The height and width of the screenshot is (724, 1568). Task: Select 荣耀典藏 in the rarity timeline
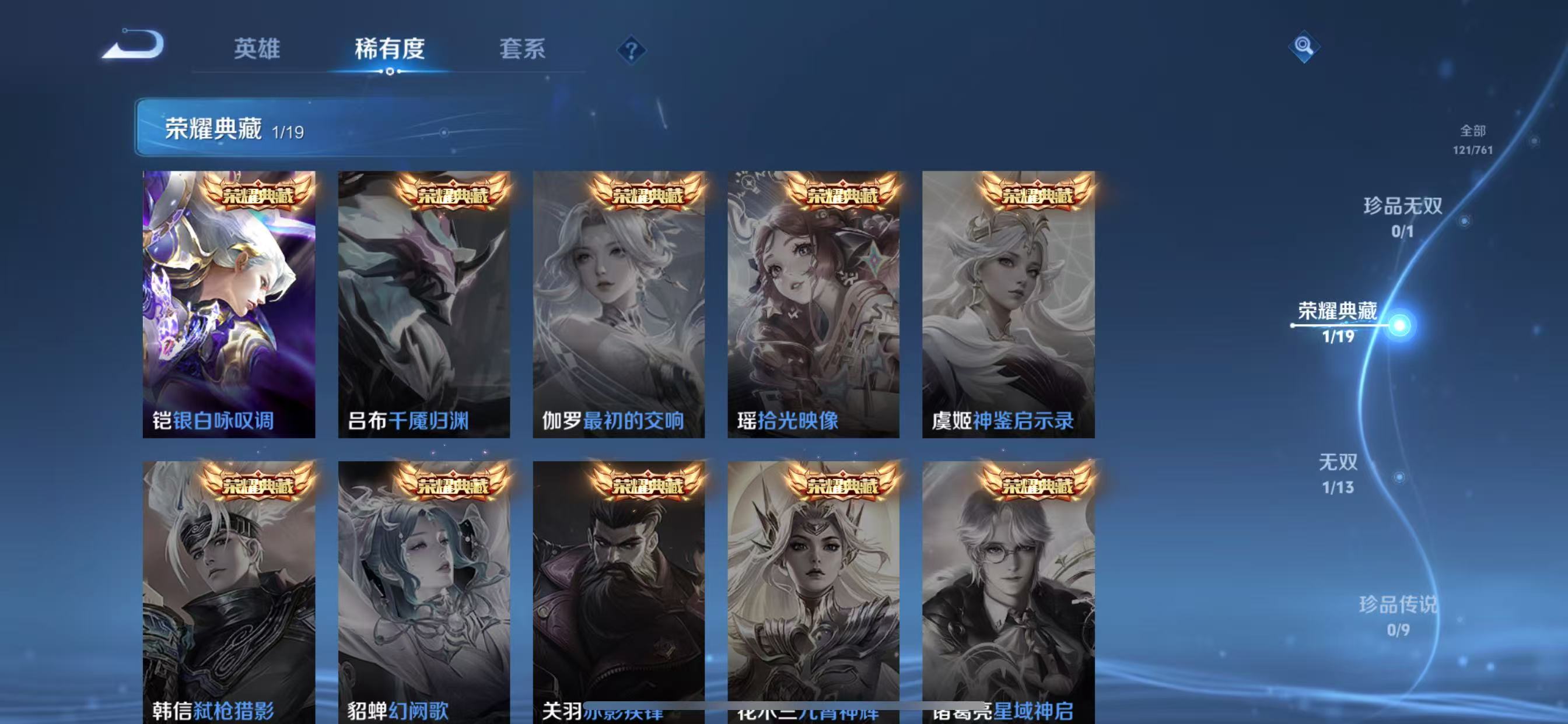[1338, 321]
